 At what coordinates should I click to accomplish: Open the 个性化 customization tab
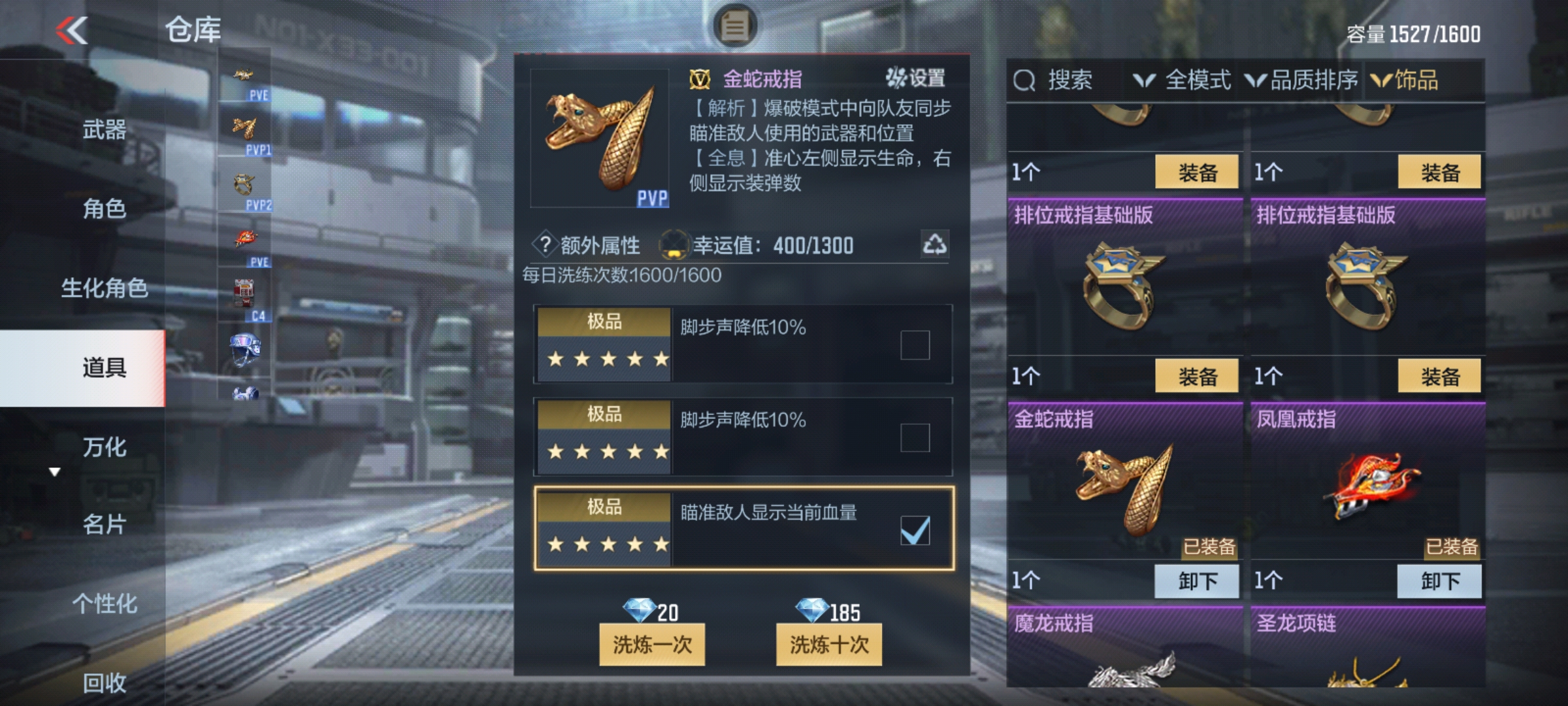(x=105, y=603)
